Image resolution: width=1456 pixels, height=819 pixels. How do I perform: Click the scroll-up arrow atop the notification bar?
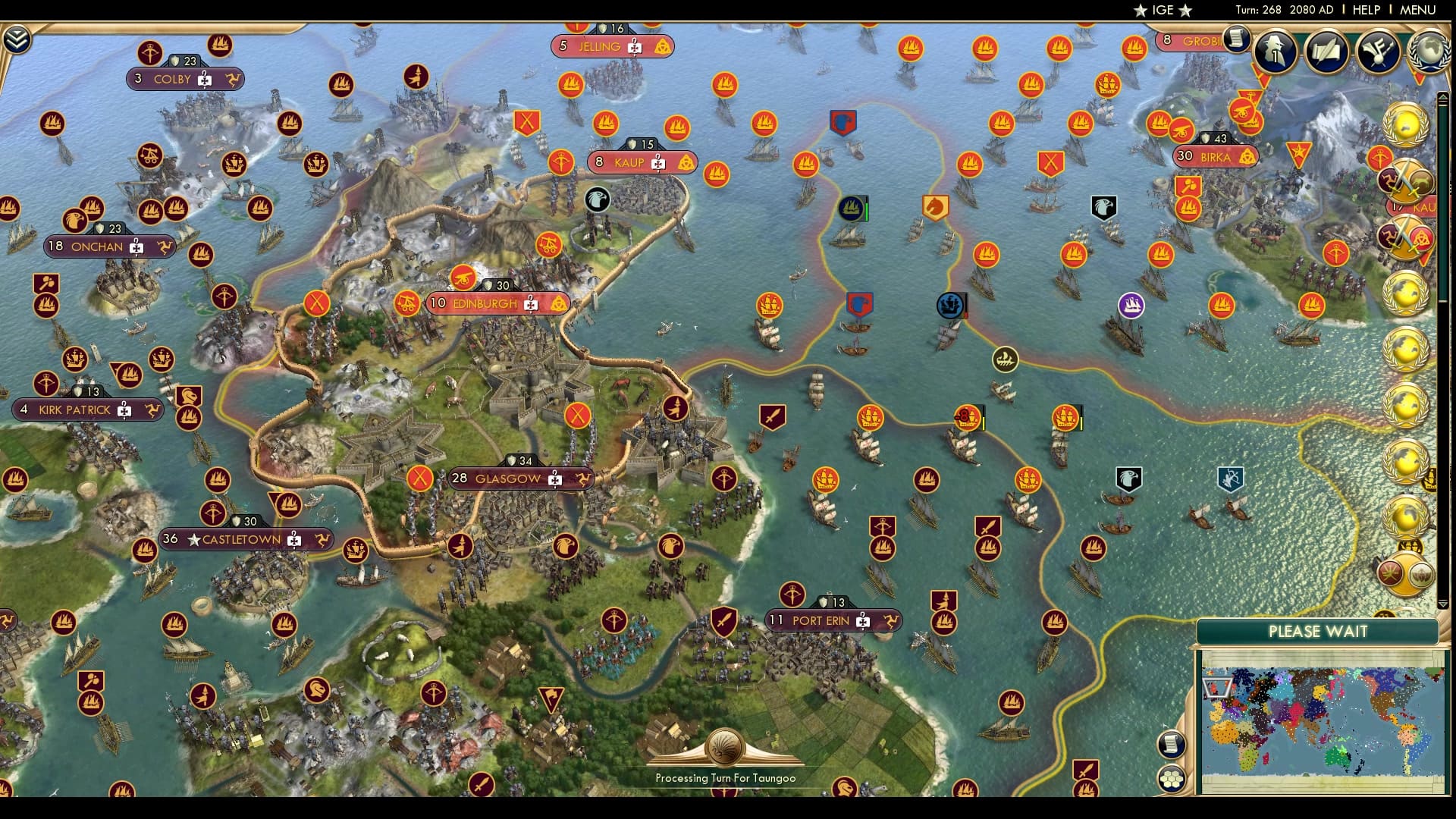coord(1442,96)
